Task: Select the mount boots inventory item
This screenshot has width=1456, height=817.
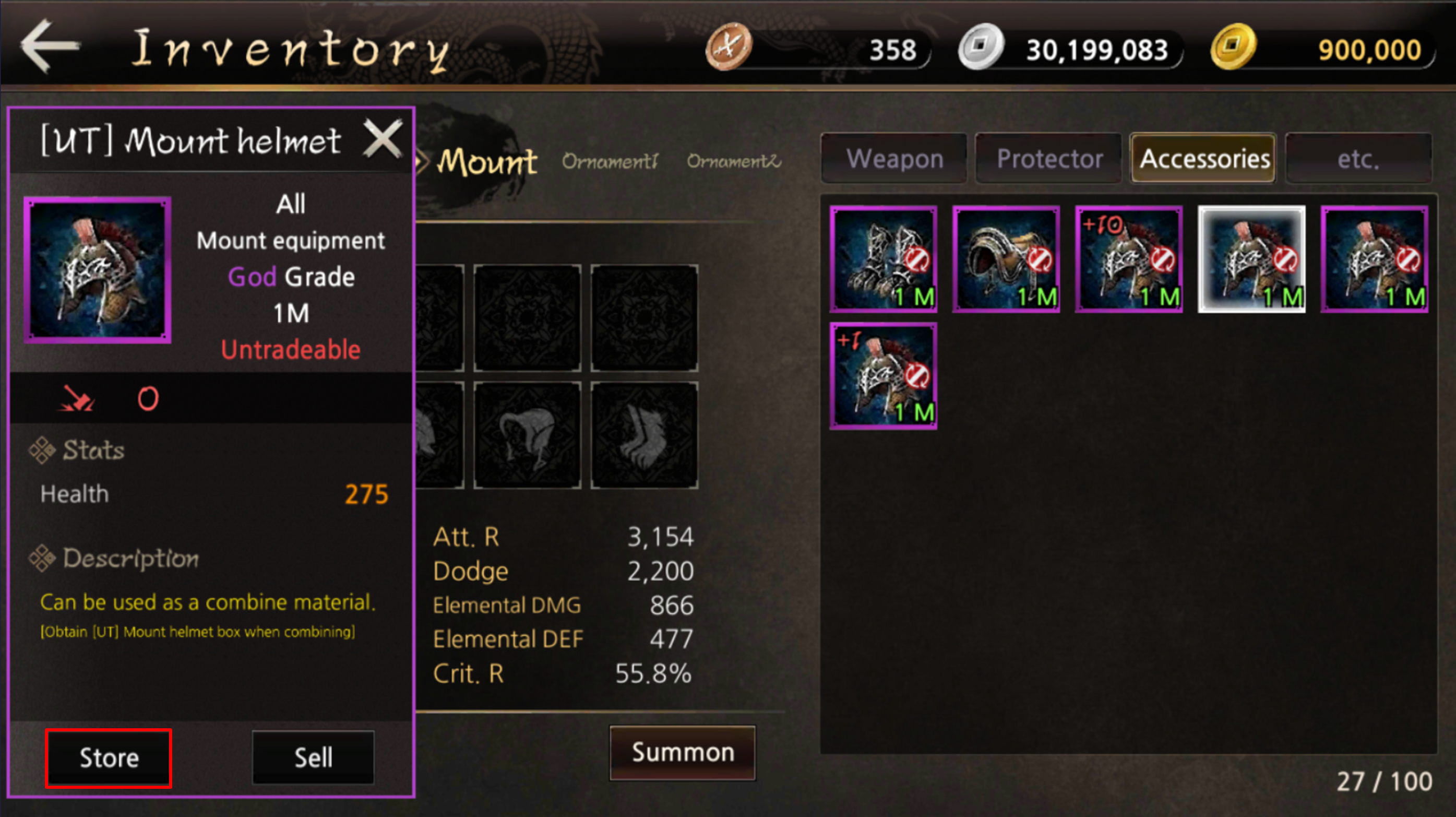Action: tap(884, 259)
